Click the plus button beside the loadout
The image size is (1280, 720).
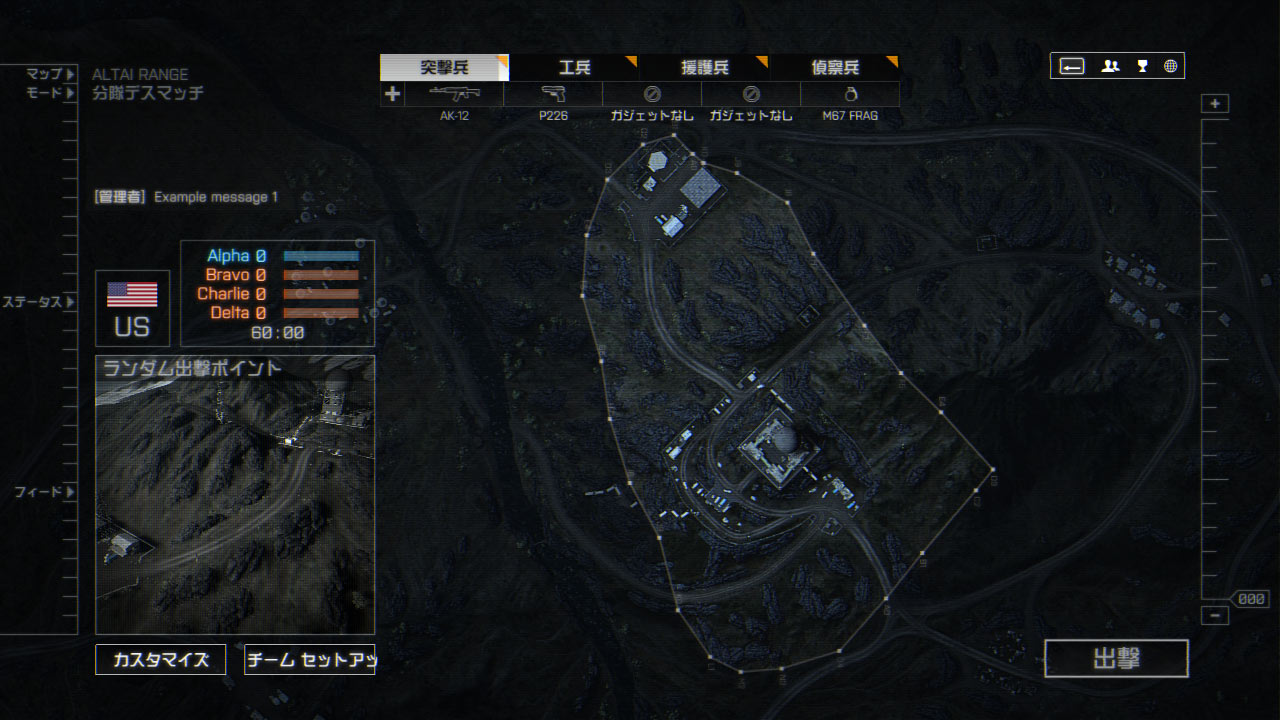(392, 94)
